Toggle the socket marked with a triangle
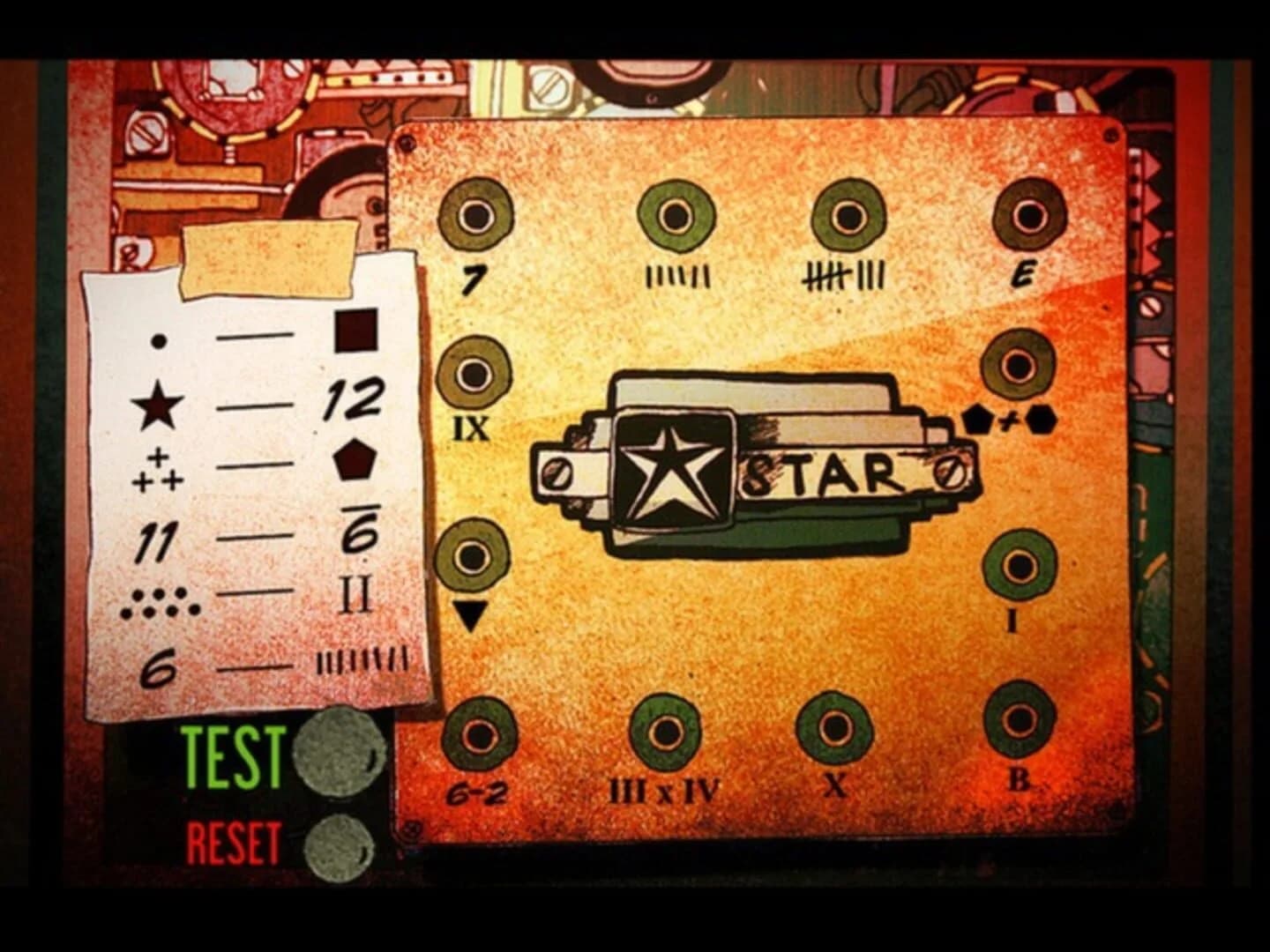The image size is (1270, 952). pyautogui.click(x=474, y=558)
